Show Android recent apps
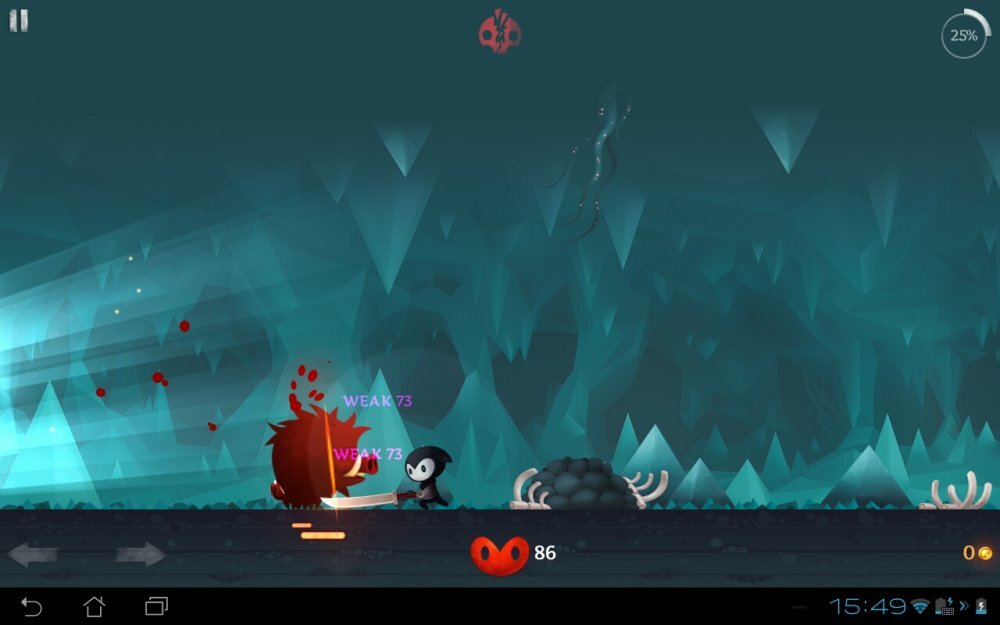The width and height of the screenshot is (1000, 625). [x=156, y=606]
